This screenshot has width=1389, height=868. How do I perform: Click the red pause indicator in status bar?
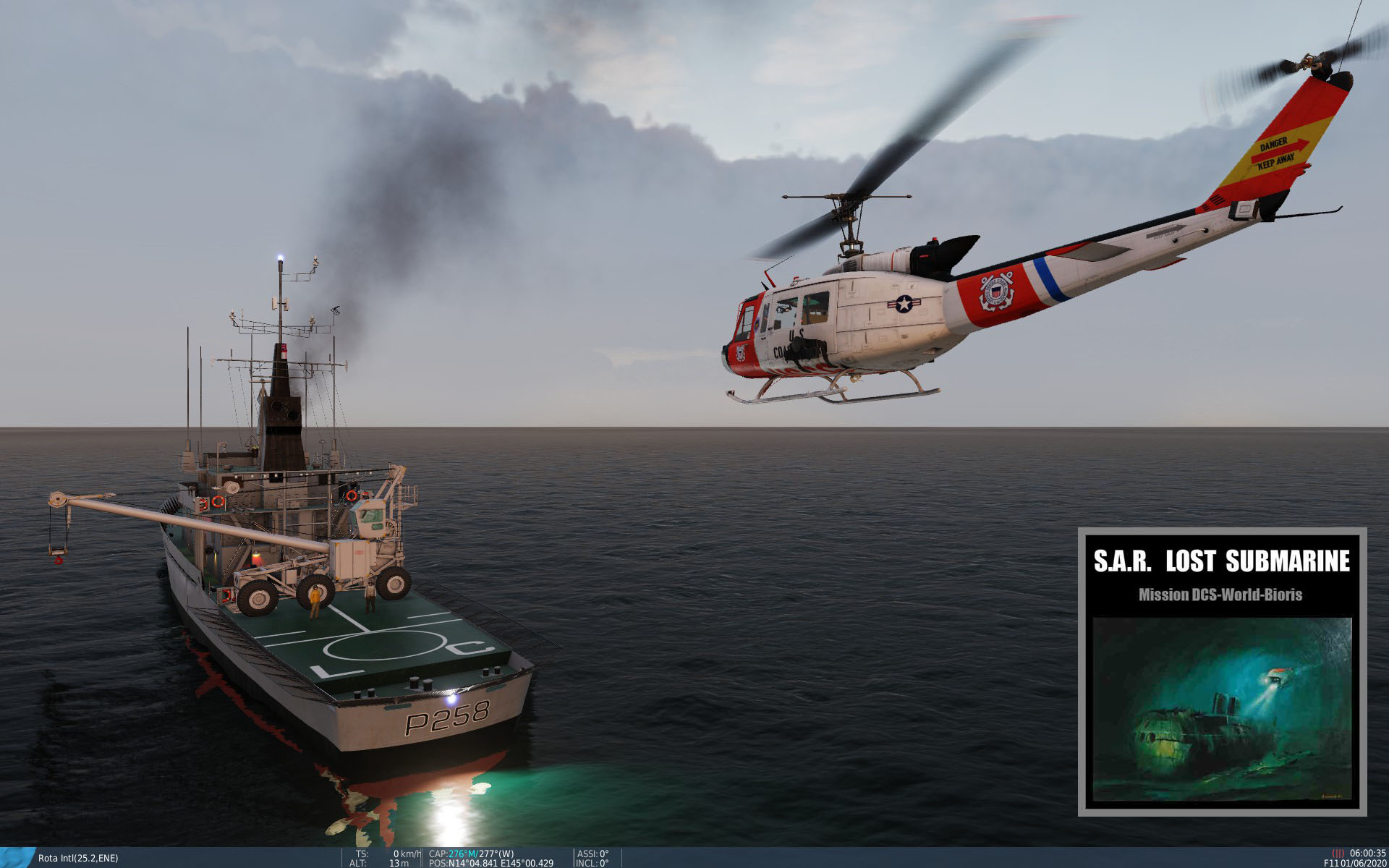pyautogui.click(x=1338, y=854)
